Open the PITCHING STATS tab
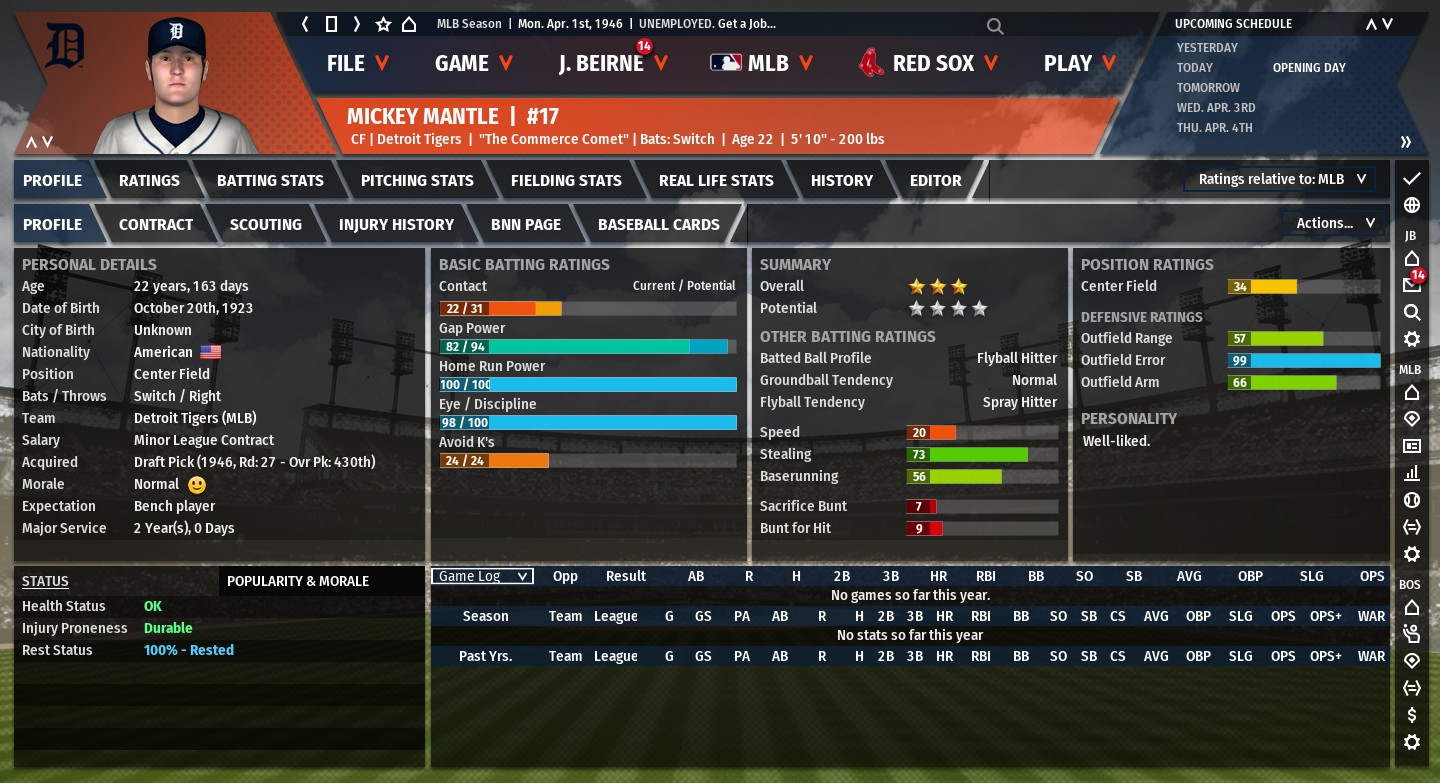 [x=417, y=181]
